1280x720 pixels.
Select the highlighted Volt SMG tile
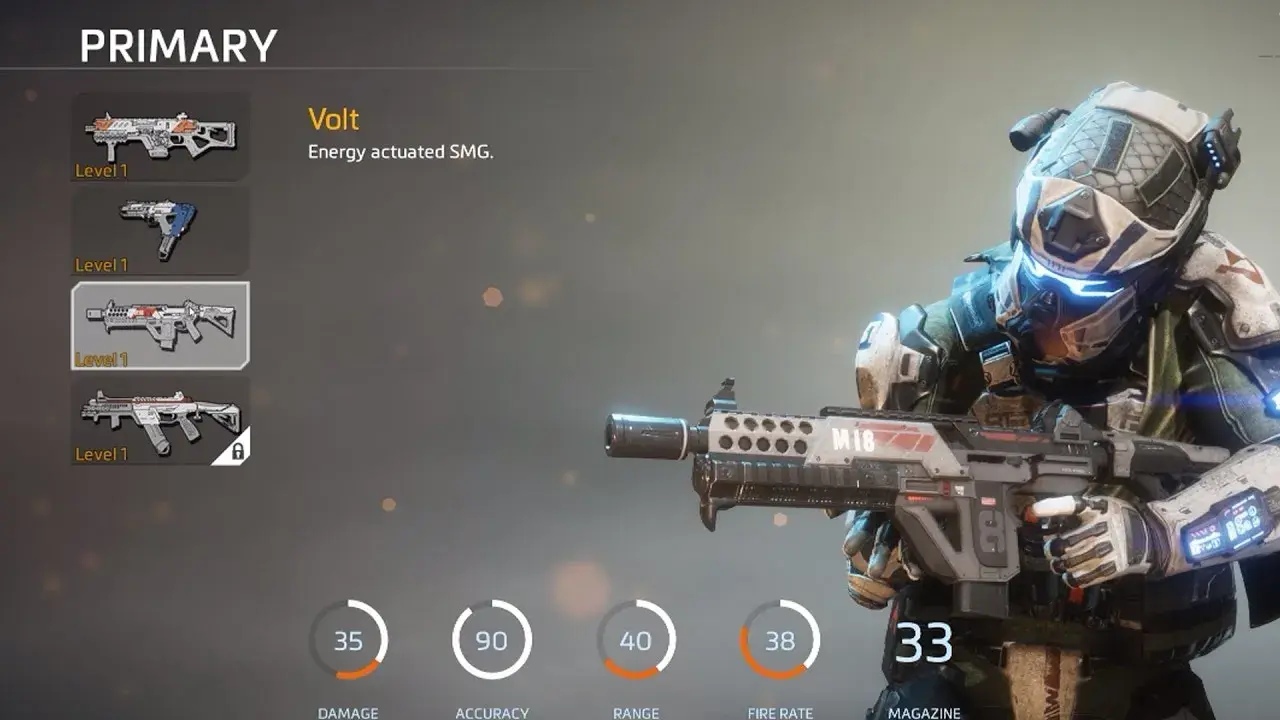pos(160,325)
